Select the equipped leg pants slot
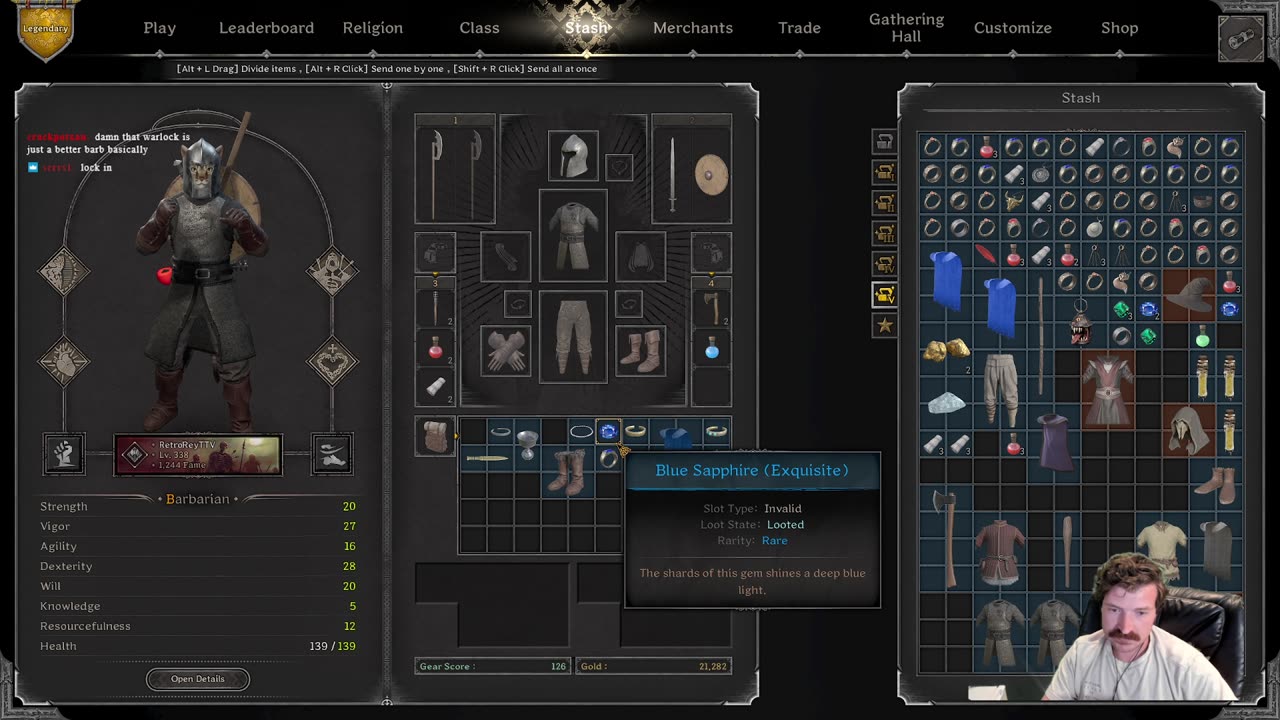Viewport: 1280px width, 720px height. 573,337
